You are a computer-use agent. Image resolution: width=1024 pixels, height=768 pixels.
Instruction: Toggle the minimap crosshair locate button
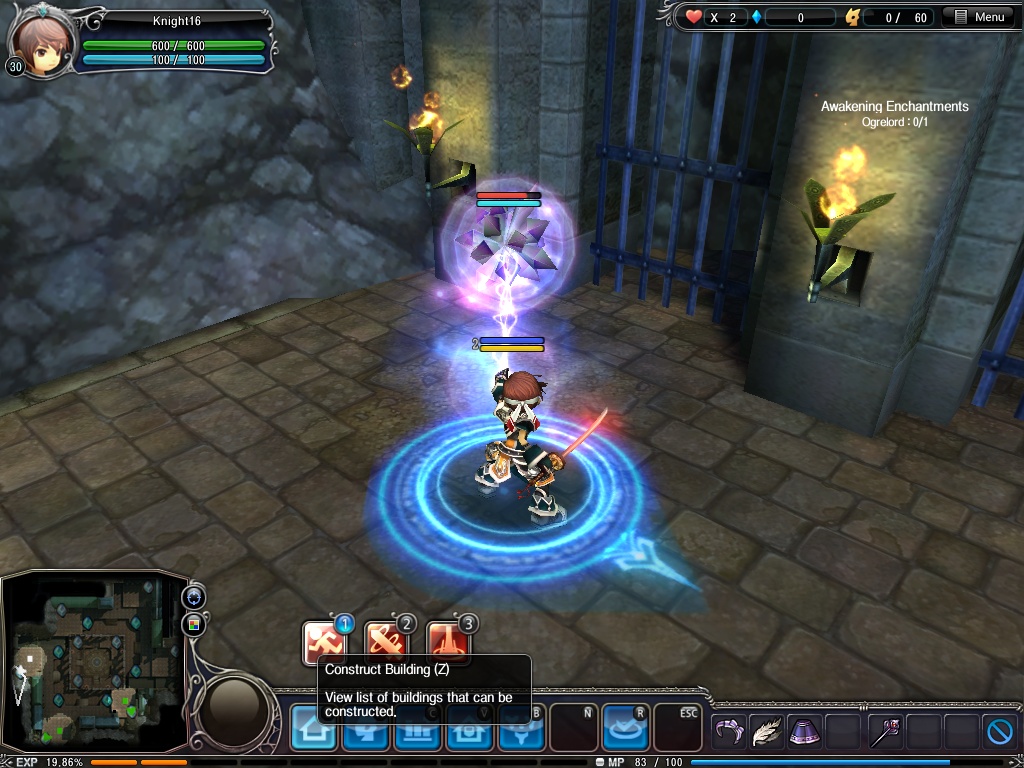point(194,597)
